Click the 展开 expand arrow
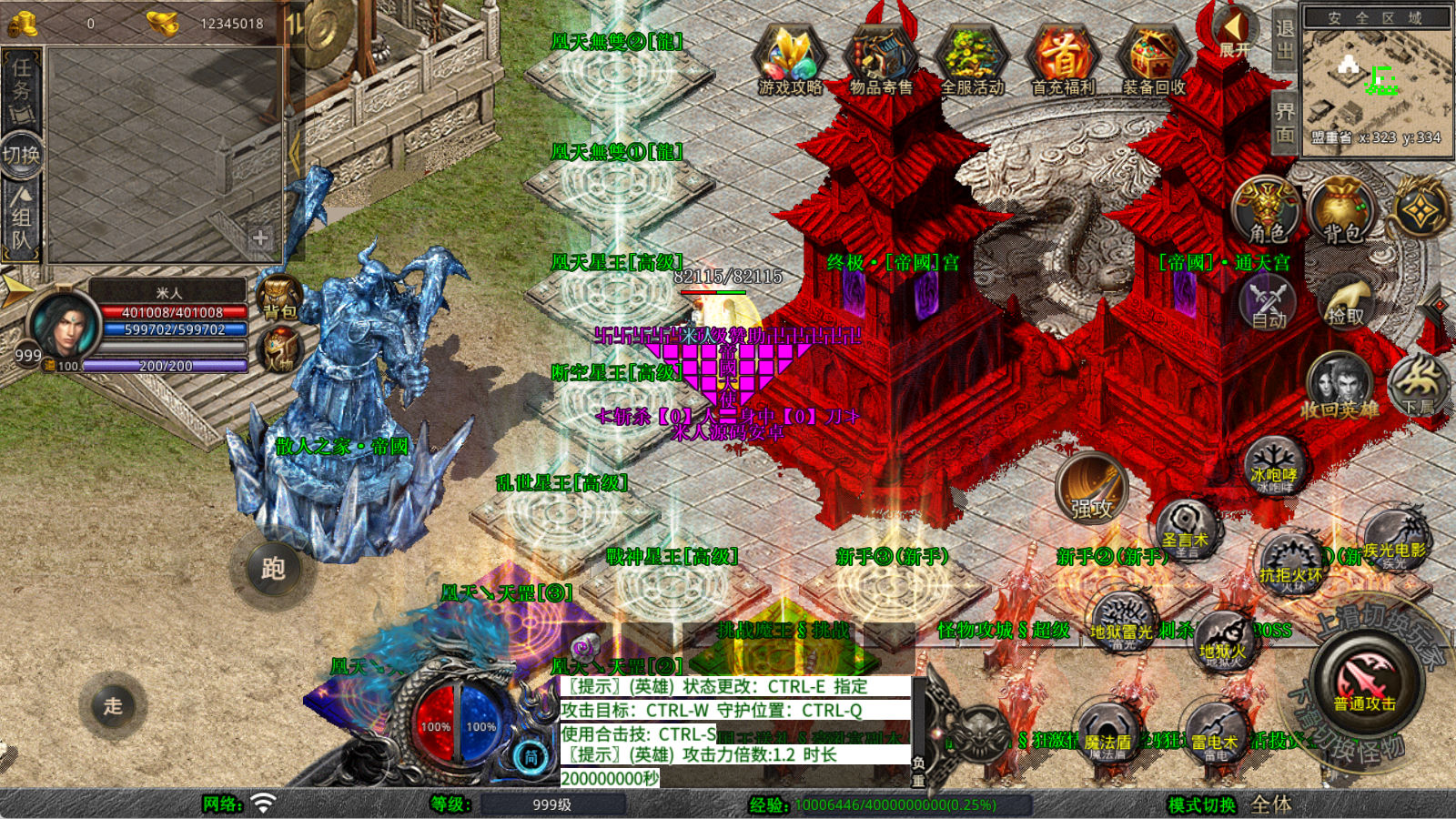 [x=1234, y=33]
